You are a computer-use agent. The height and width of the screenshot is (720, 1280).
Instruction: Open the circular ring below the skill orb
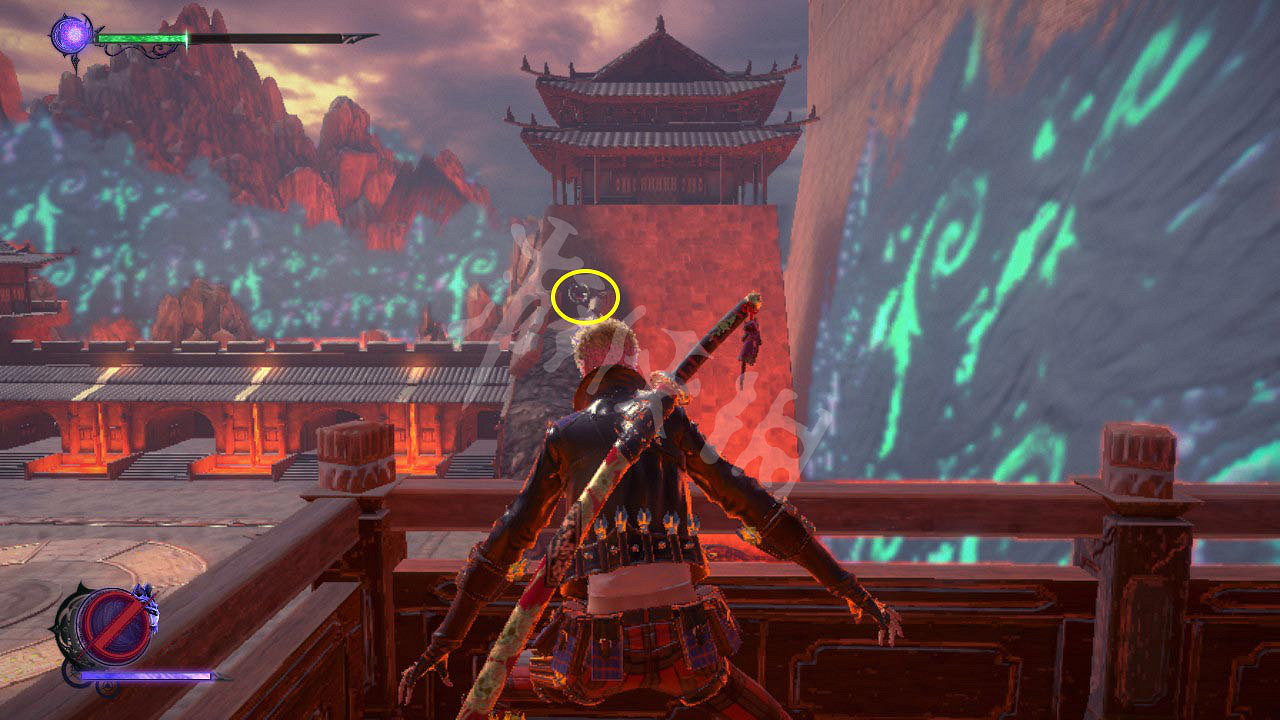(107, 689)
